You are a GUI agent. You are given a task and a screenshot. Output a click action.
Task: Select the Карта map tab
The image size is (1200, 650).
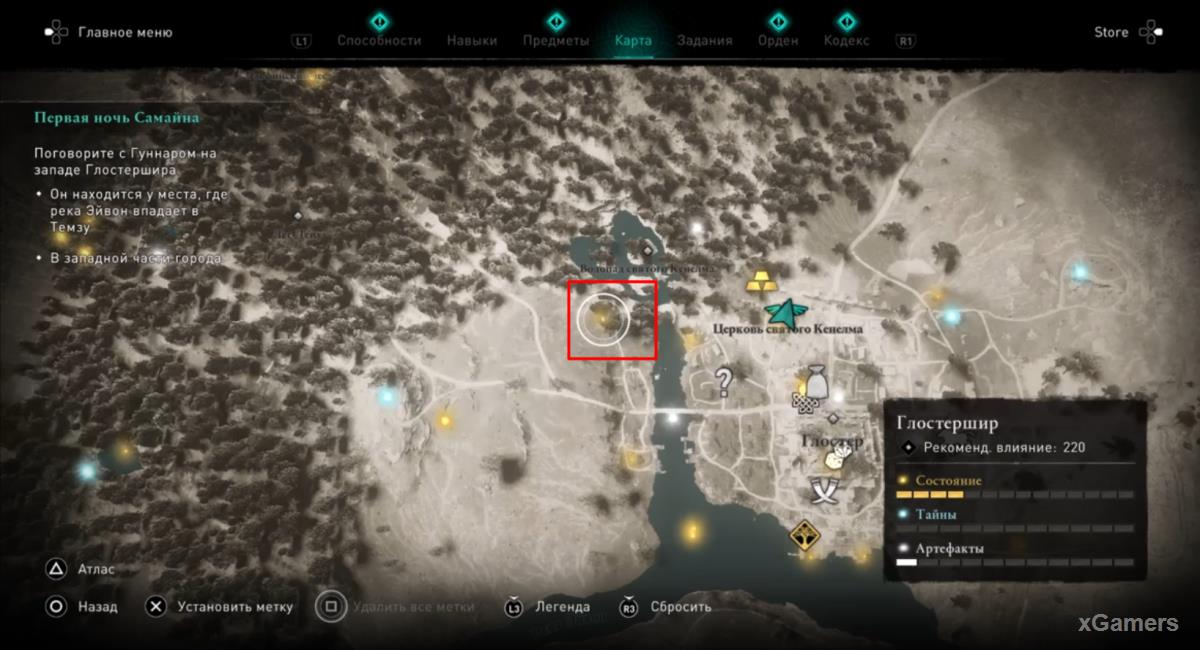click(x=634, y=41)
